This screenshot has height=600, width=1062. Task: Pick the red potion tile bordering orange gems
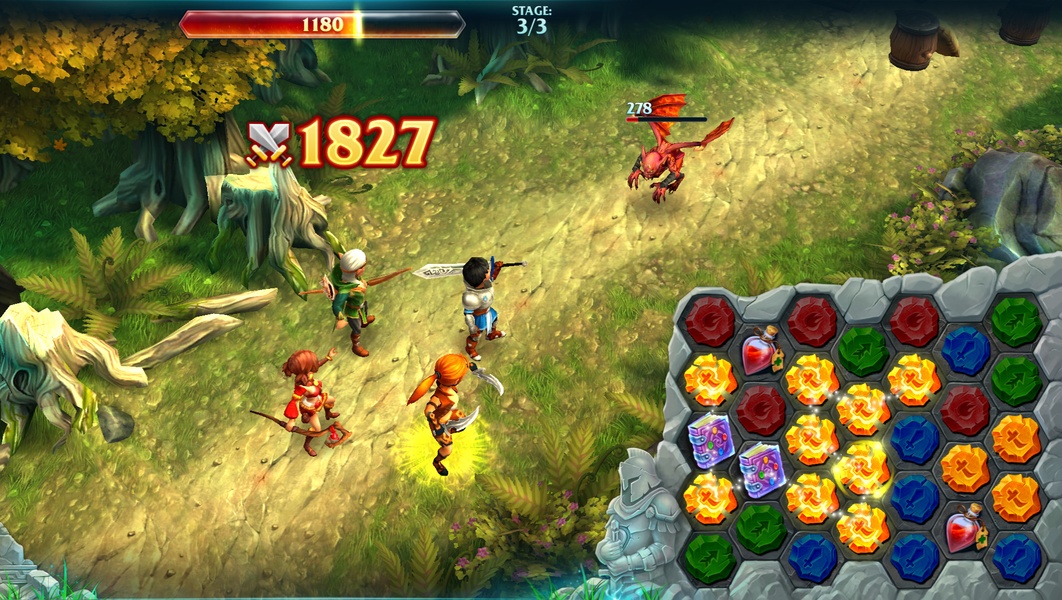(964, 526)
